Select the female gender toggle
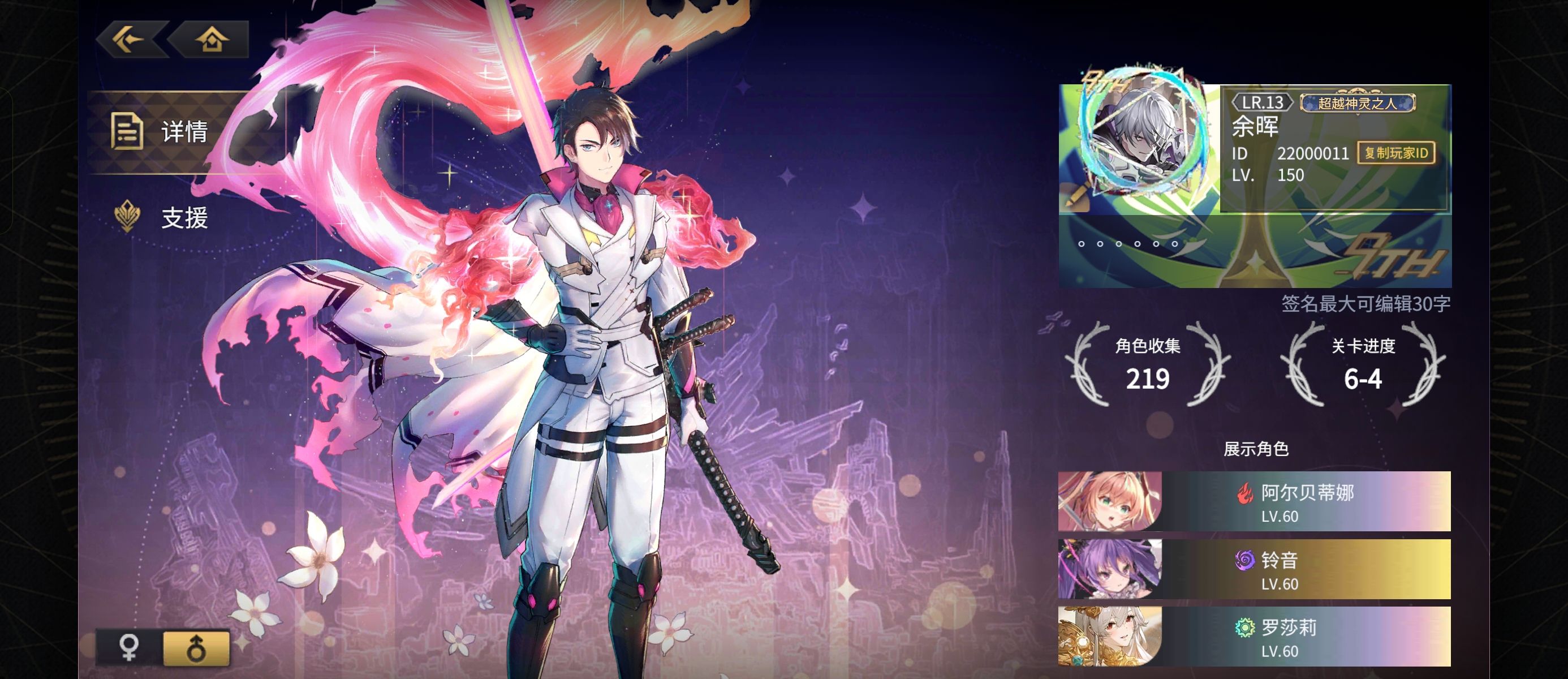 [x=130, y=647]
